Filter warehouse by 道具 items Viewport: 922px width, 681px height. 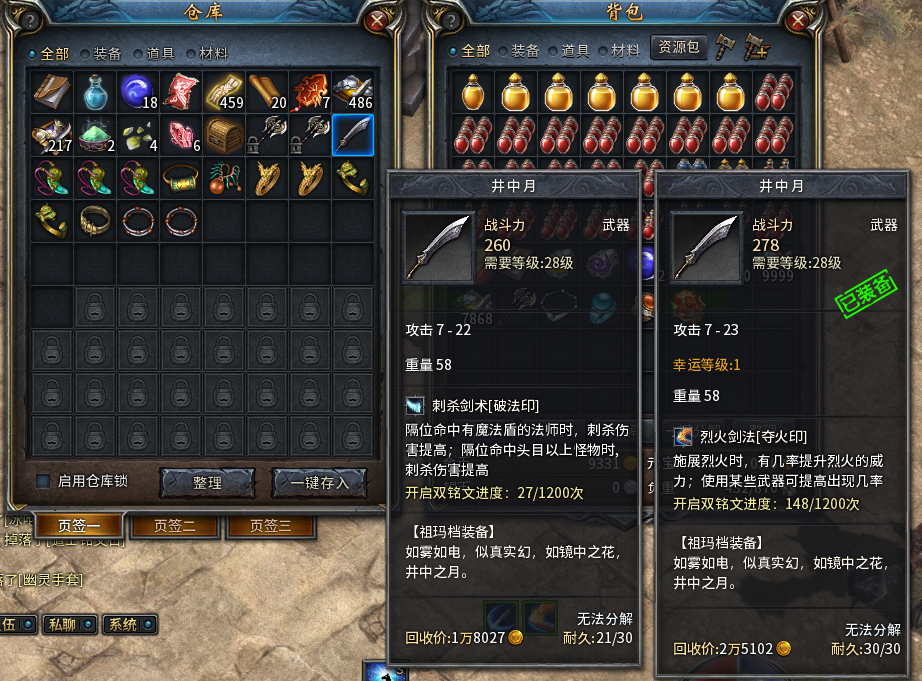(153, 53)
